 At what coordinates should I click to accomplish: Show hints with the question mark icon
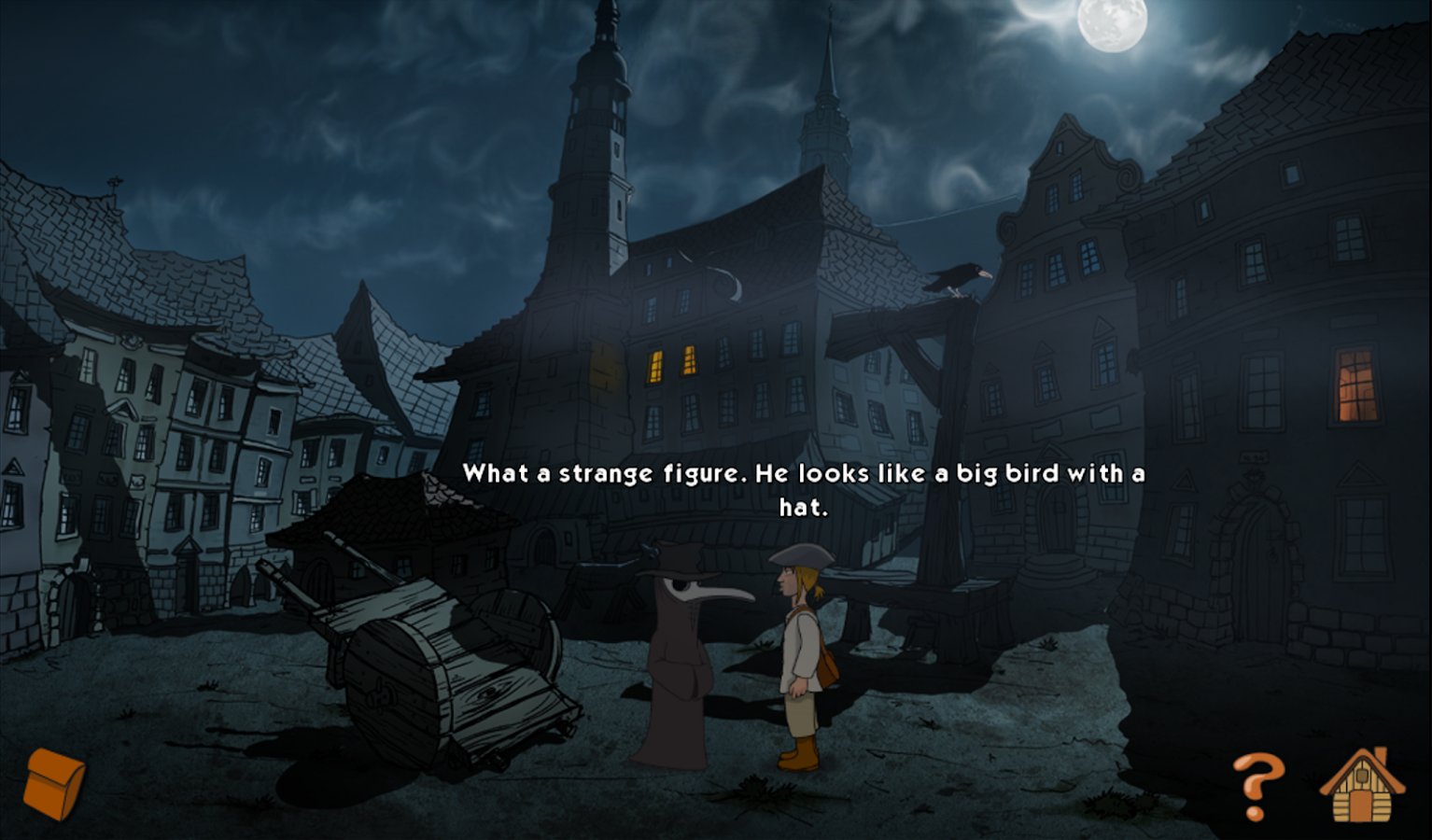[1257, 785]
